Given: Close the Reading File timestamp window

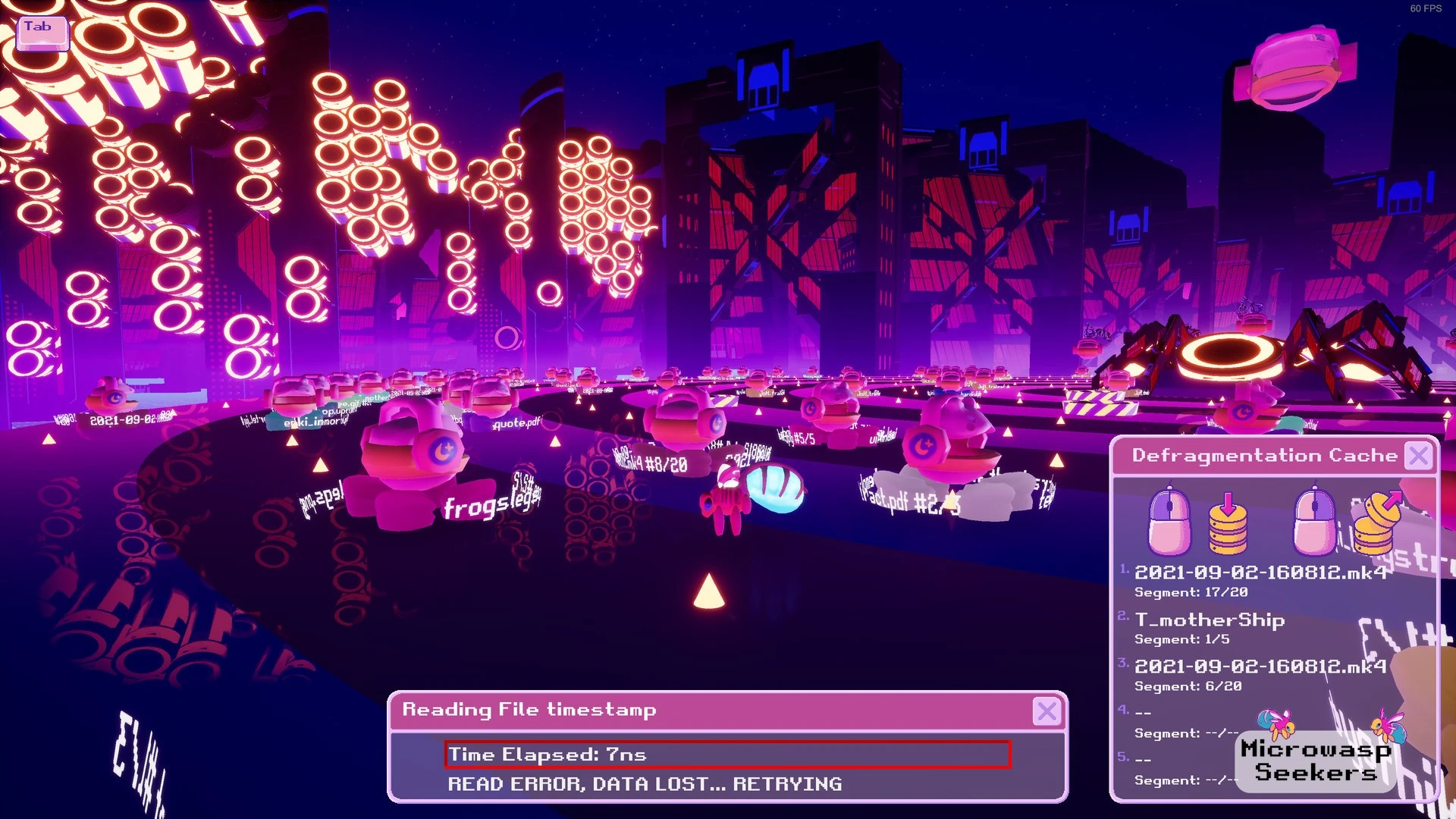Looking at the screenshot, I should tap(1046, 711).
